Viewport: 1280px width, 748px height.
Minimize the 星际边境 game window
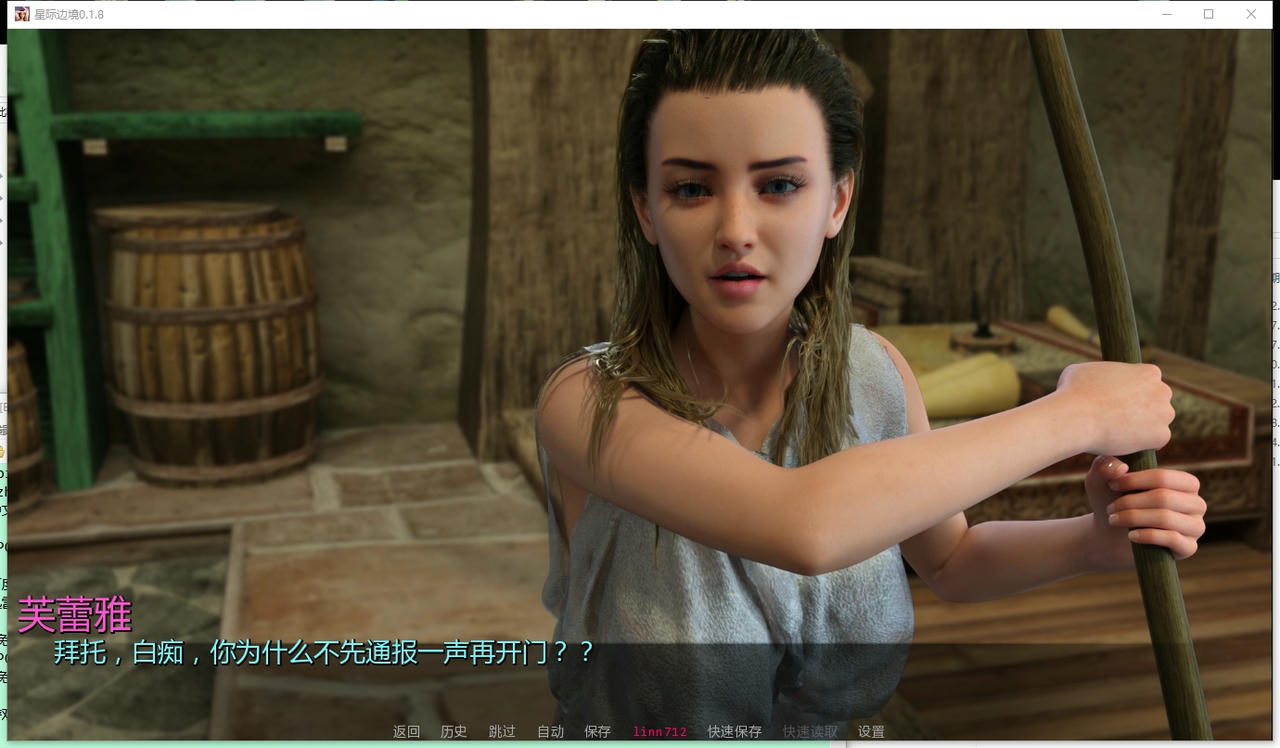[1165, 14]
